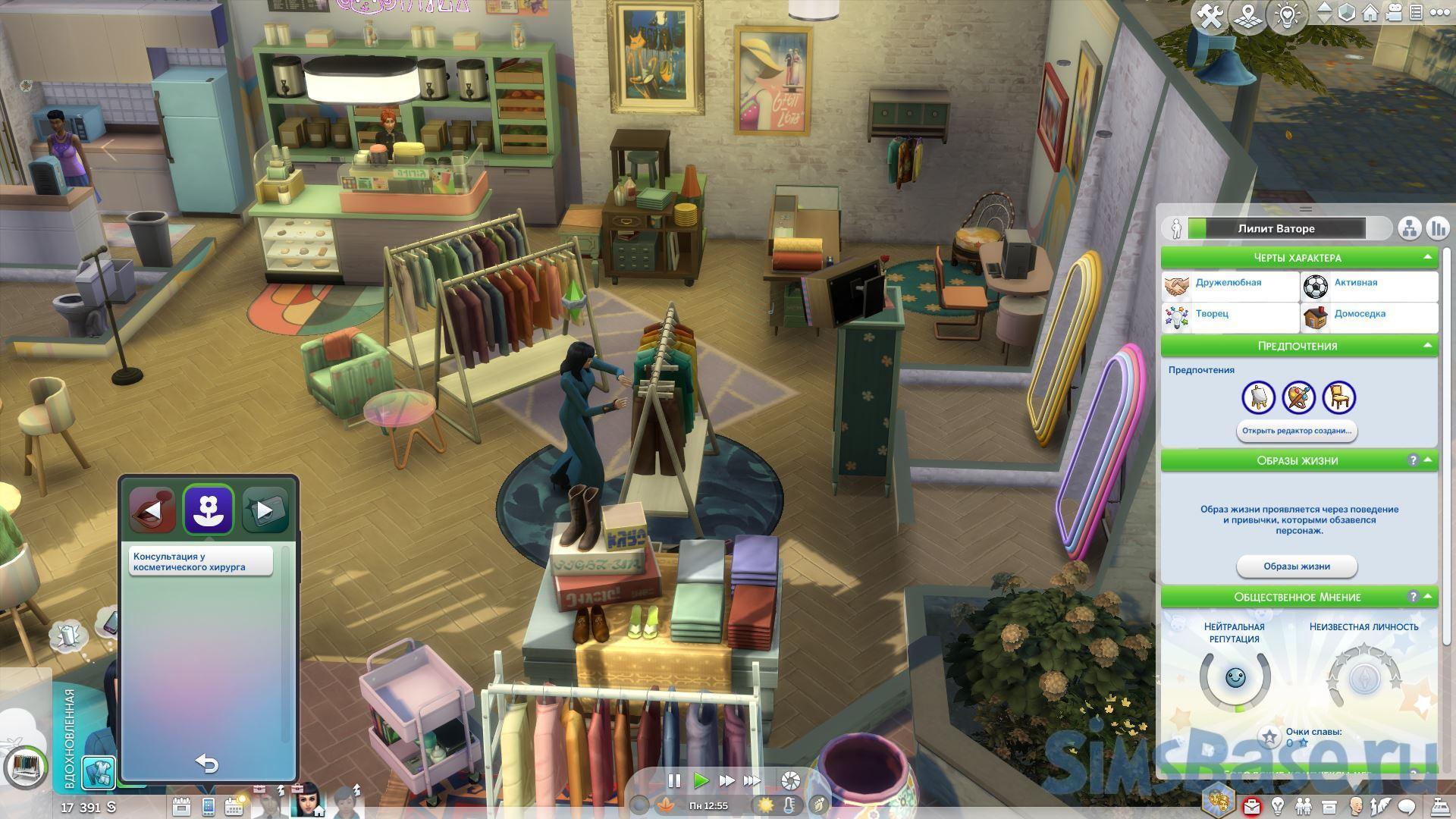Select the purple flower category tab

click(x=208, y=510)
